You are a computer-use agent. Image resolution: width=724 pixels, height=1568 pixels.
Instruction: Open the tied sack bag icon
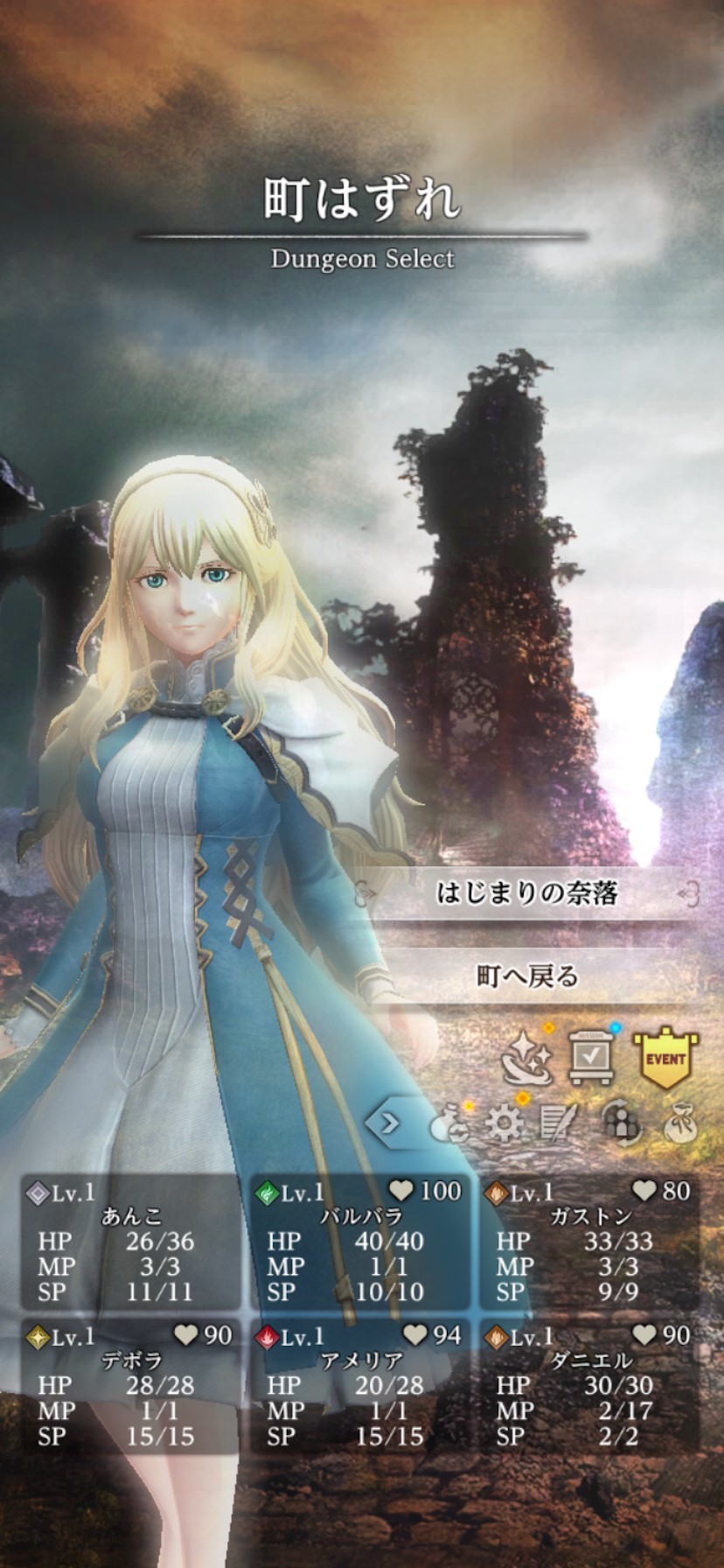[x=679, y=1124]
